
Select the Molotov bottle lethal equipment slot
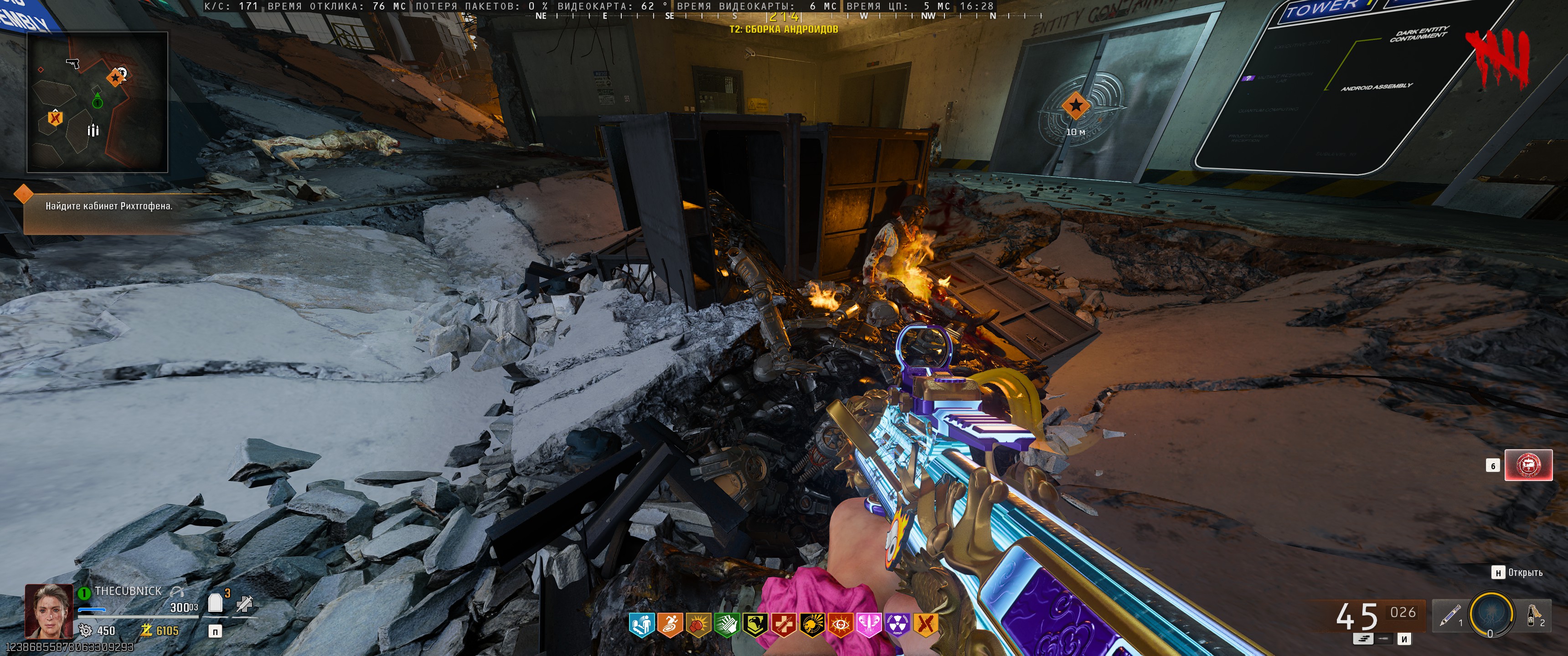[x=1532, y=615]
